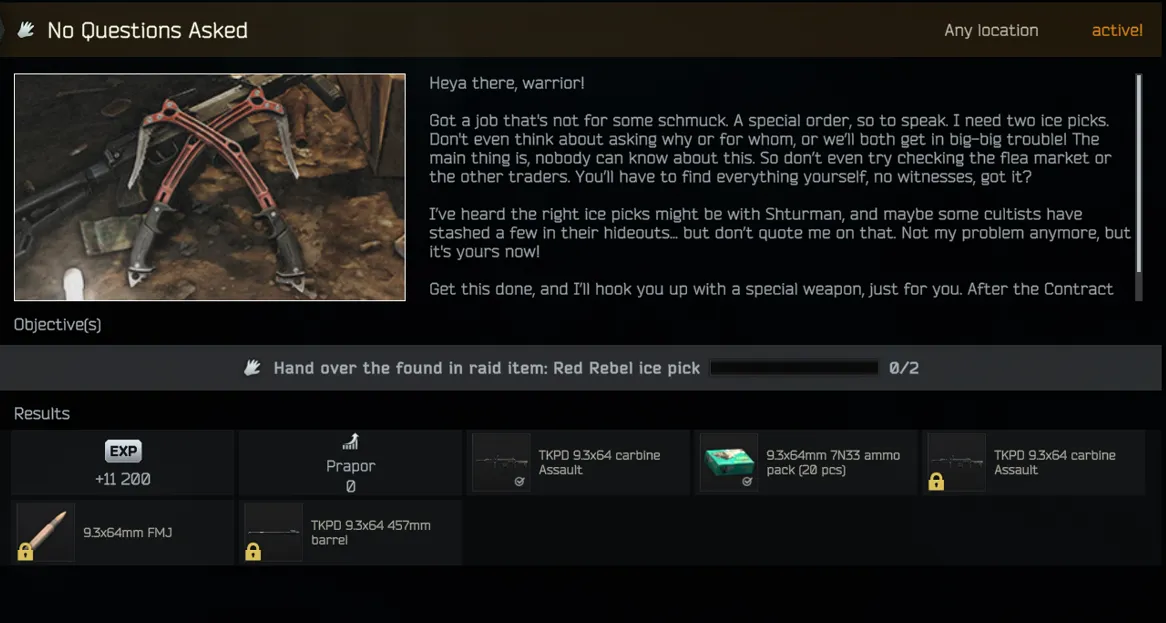
Task: Collapse the No Questions Asked quest header
Action: pos(148,30)
